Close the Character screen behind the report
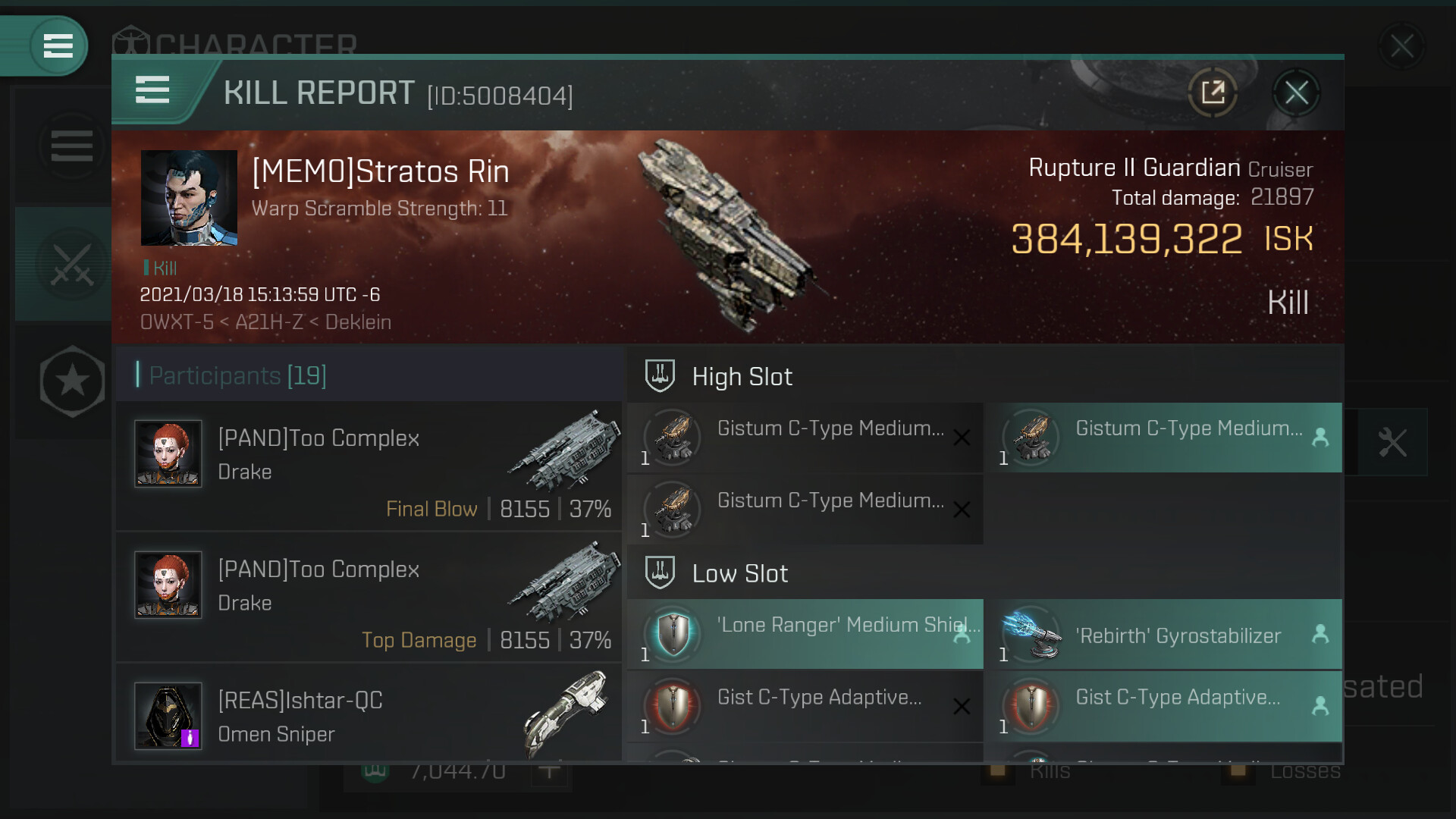The width and height of the screenshot is (1456, 819). [1401, 46]
